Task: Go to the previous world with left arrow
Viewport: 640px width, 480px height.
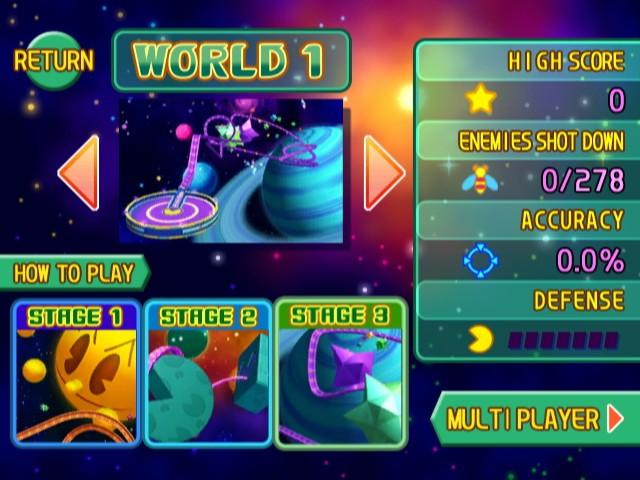Action: click(x=79, y=172)
